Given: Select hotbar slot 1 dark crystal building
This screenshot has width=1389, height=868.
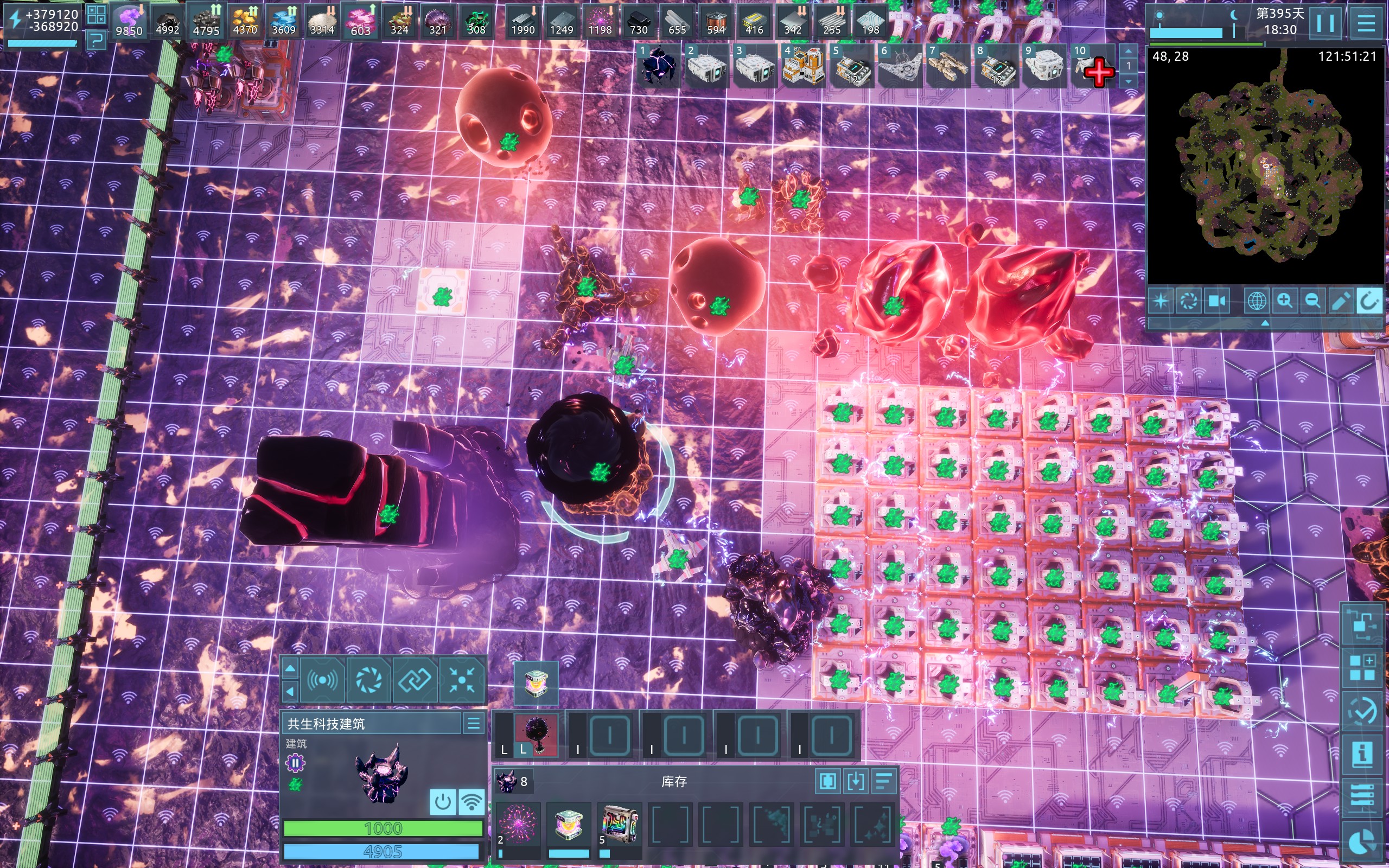Looking at the screenshot, I should [658, 67].
